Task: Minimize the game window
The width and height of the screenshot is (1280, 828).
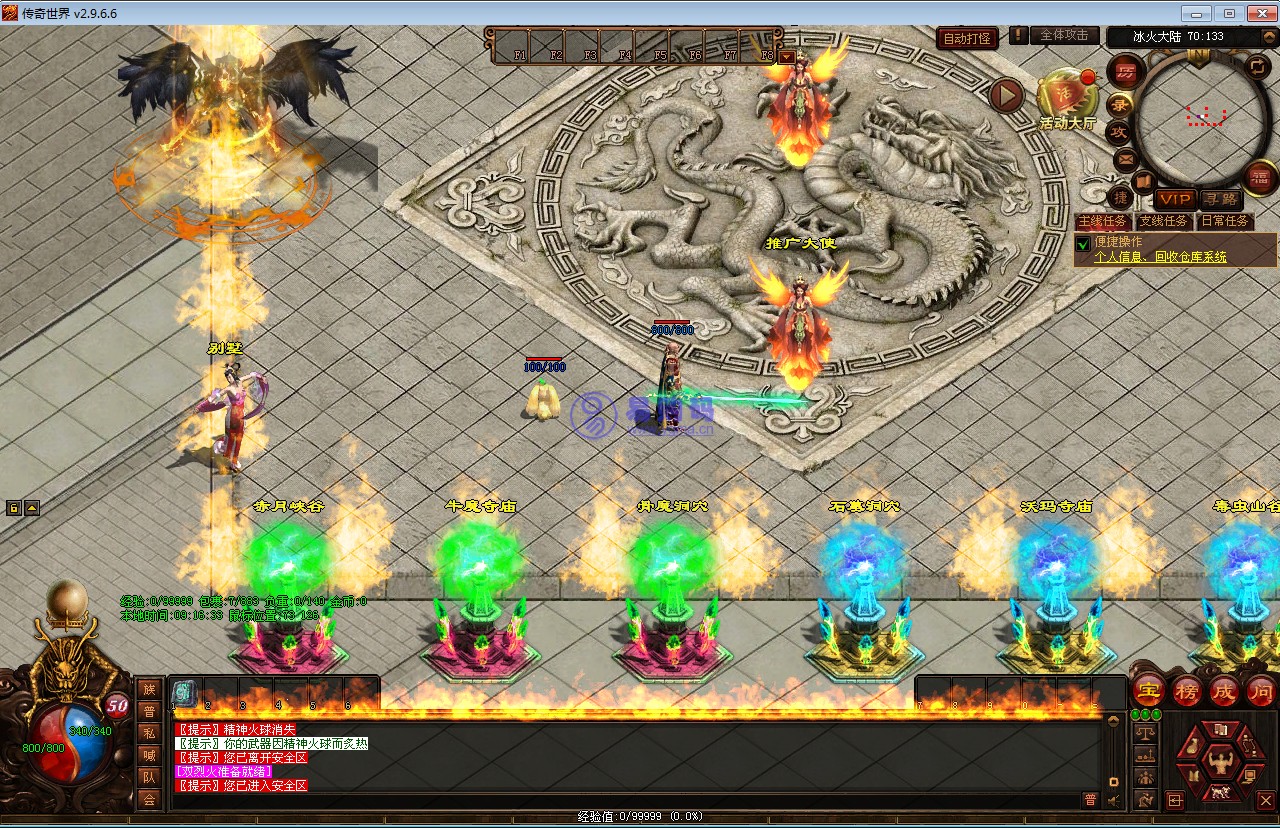Action: [1196, 13]
